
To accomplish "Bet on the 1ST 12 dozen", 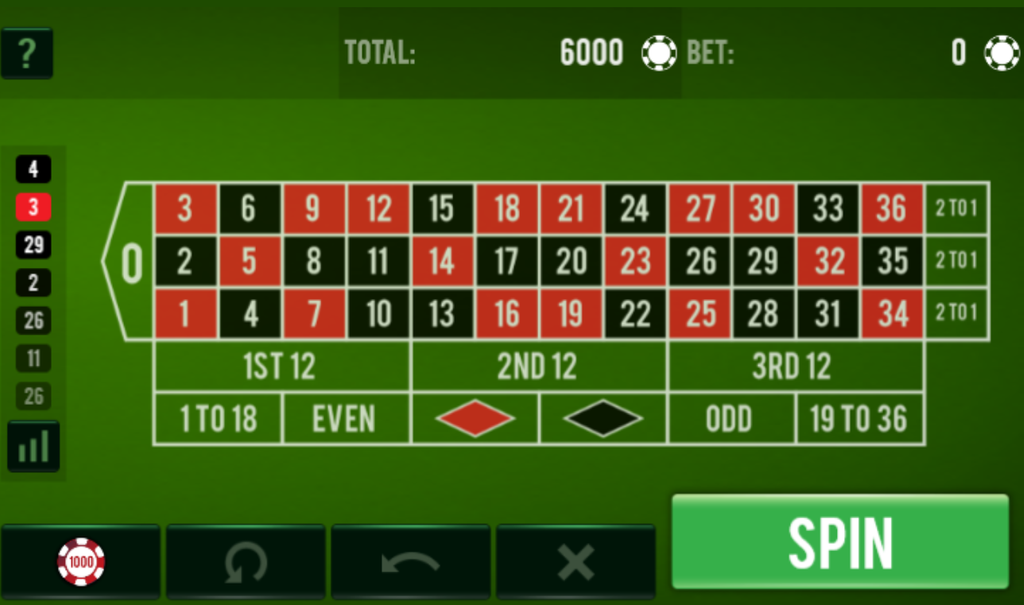I will point(281,367).
